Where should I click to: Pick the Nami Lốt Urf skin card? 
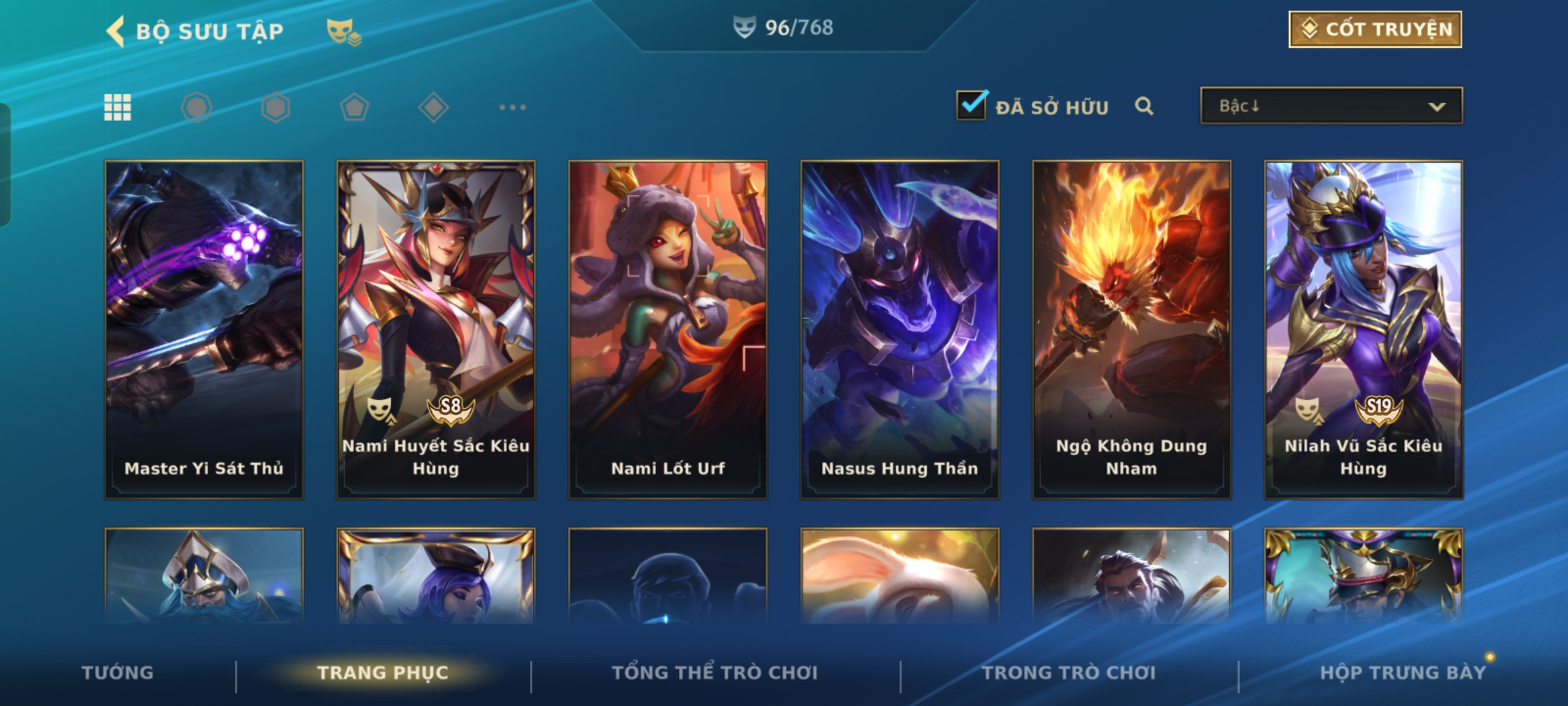[668, 329]
